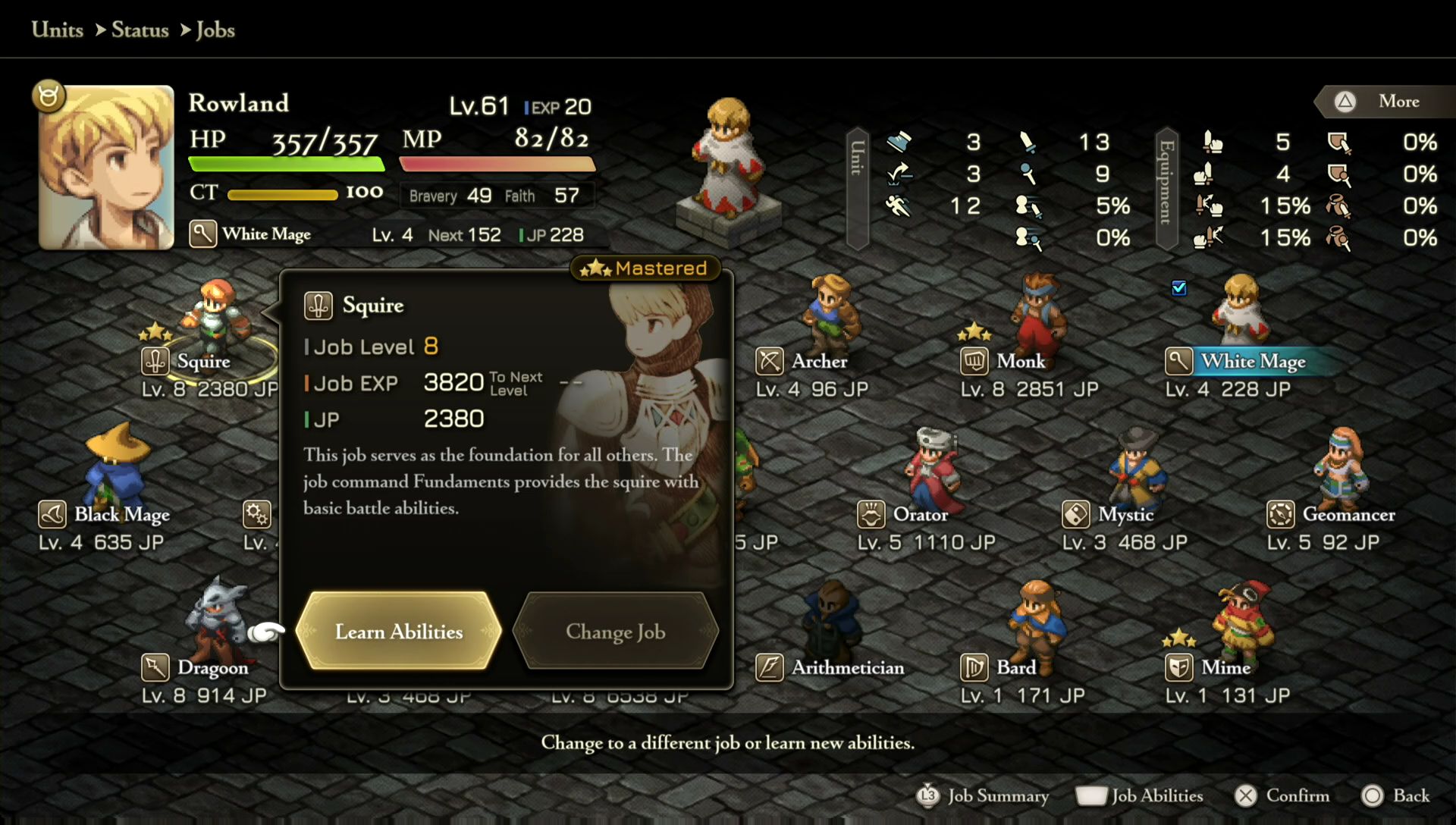Screen dimensions: 1456x825
Task: Click Rowland's character portrait
Action: coord(106,167)
